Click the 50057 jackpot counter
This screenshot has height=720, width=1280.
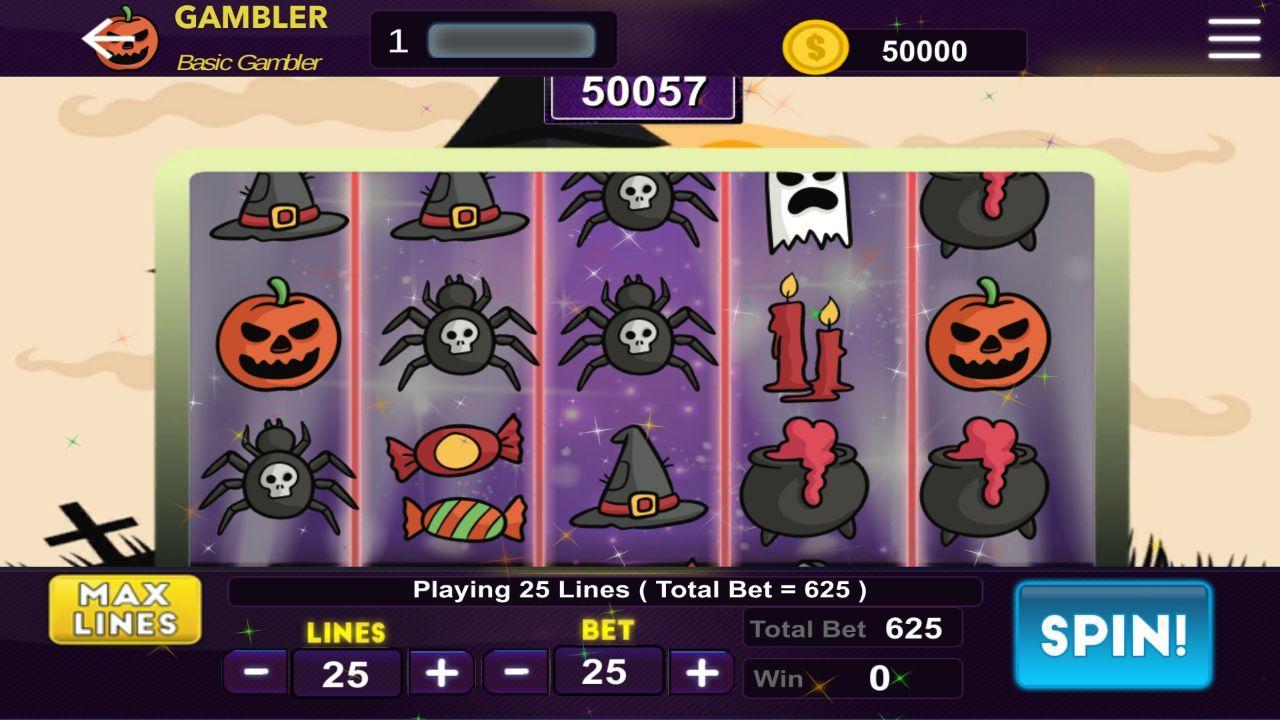pyautogui.click(x=640, y=93)
